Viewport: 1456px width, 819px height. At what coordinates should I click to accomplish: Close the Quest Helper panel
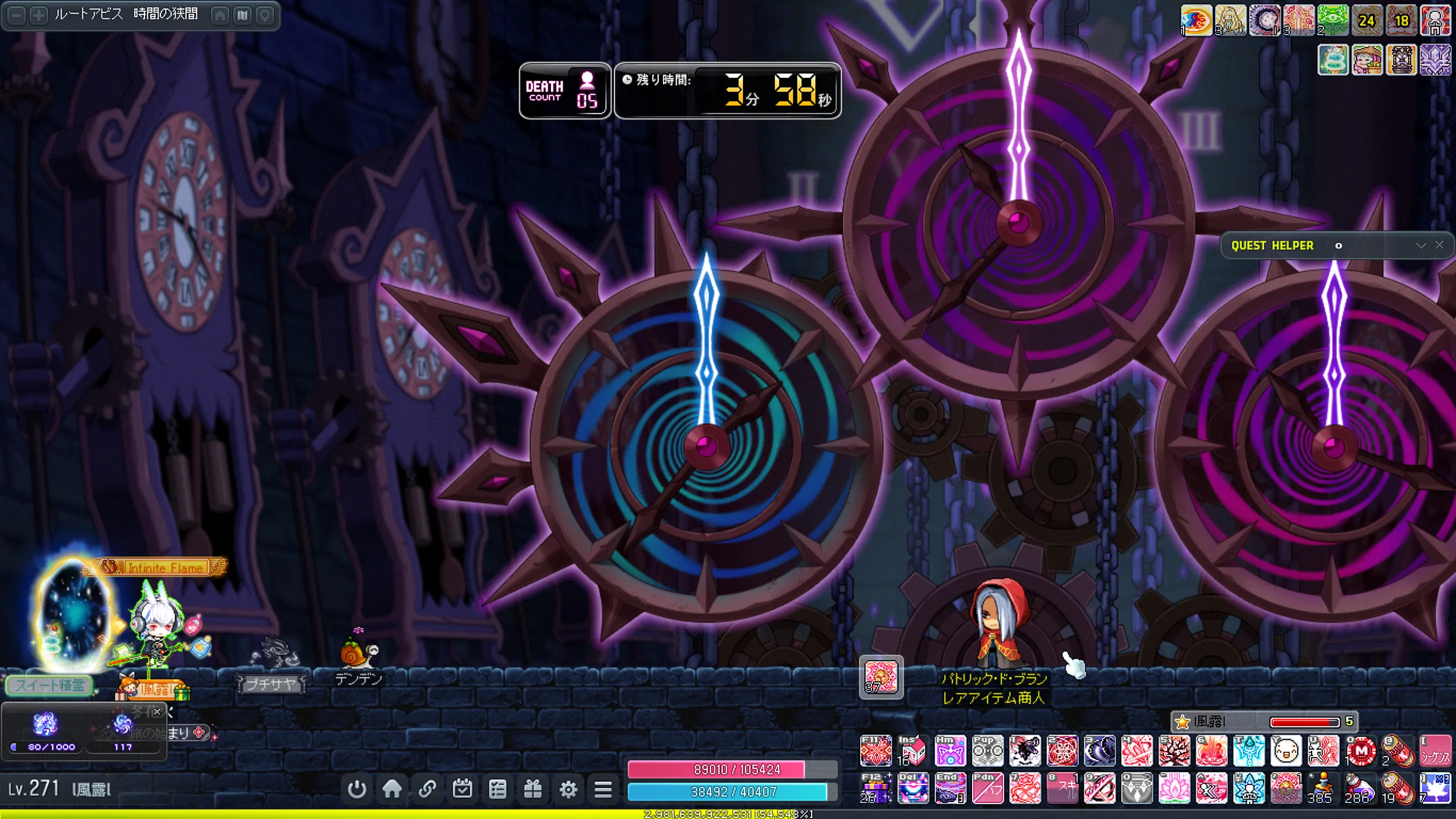pyautogui.click(x=1440, y=245)
